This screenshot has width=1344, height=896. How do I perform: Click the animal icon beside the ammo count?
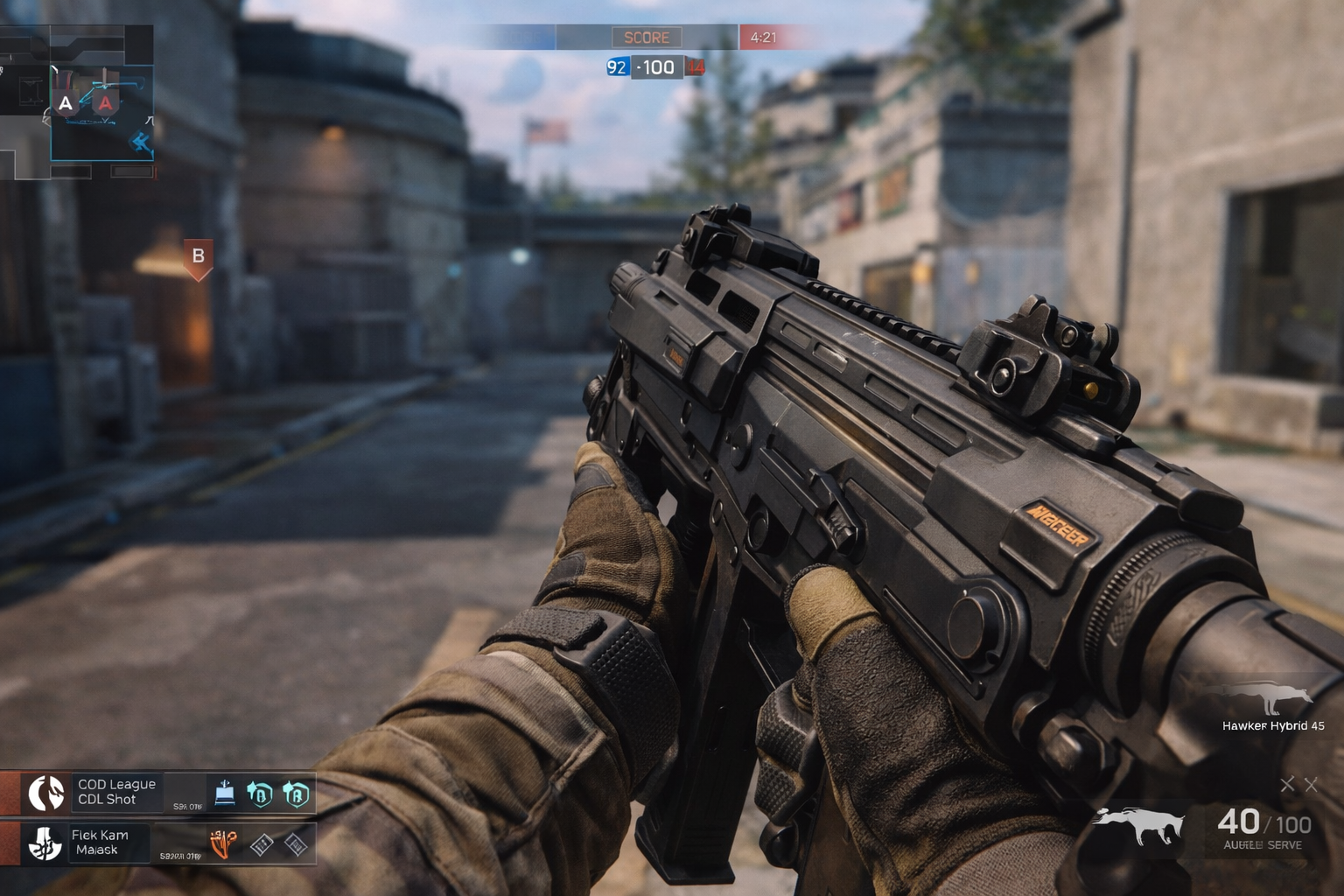click(x=1138, y=825)
